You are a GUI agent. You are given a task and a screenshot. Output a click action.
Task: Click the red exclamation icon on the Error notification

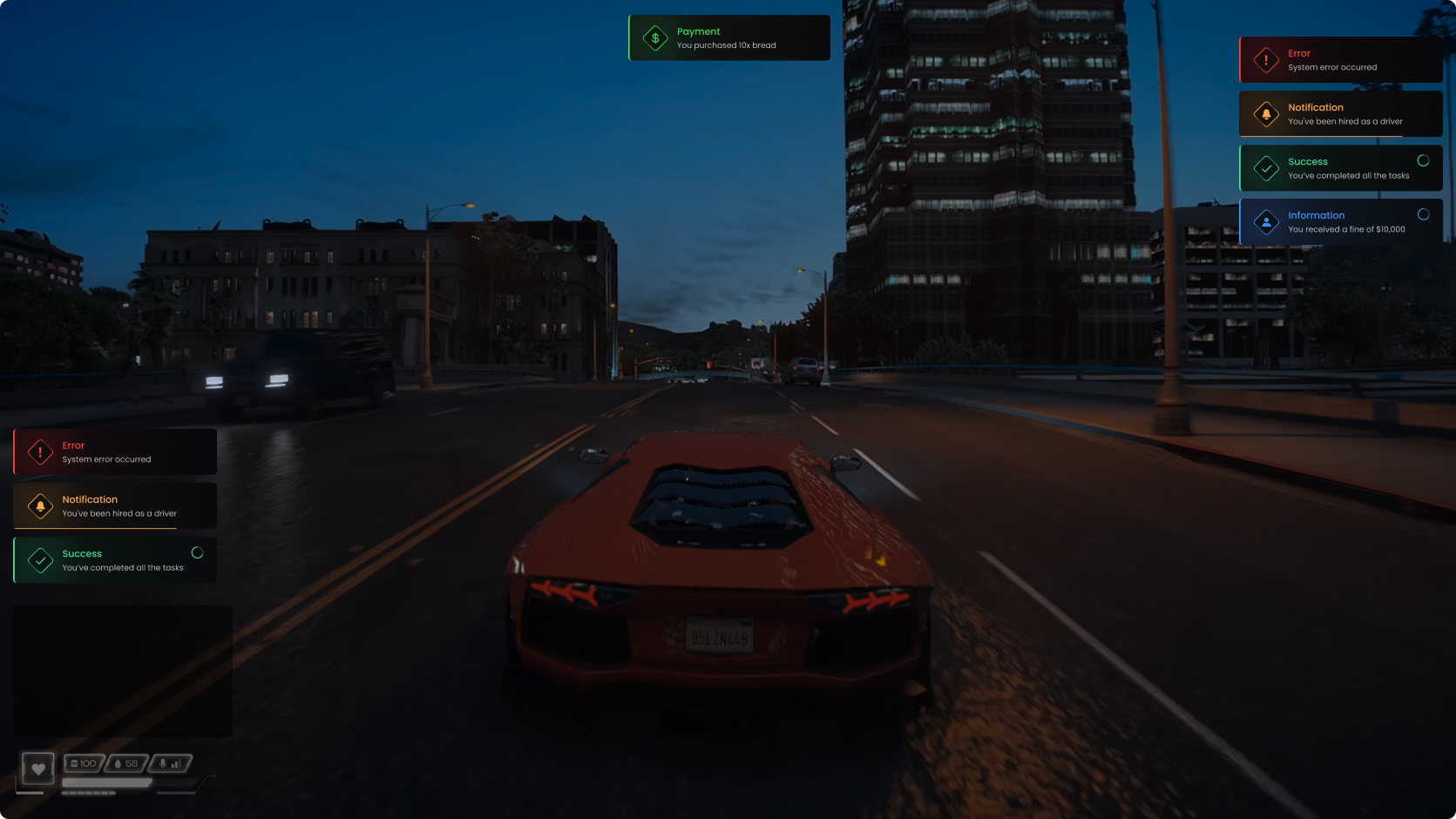[39, 451]
